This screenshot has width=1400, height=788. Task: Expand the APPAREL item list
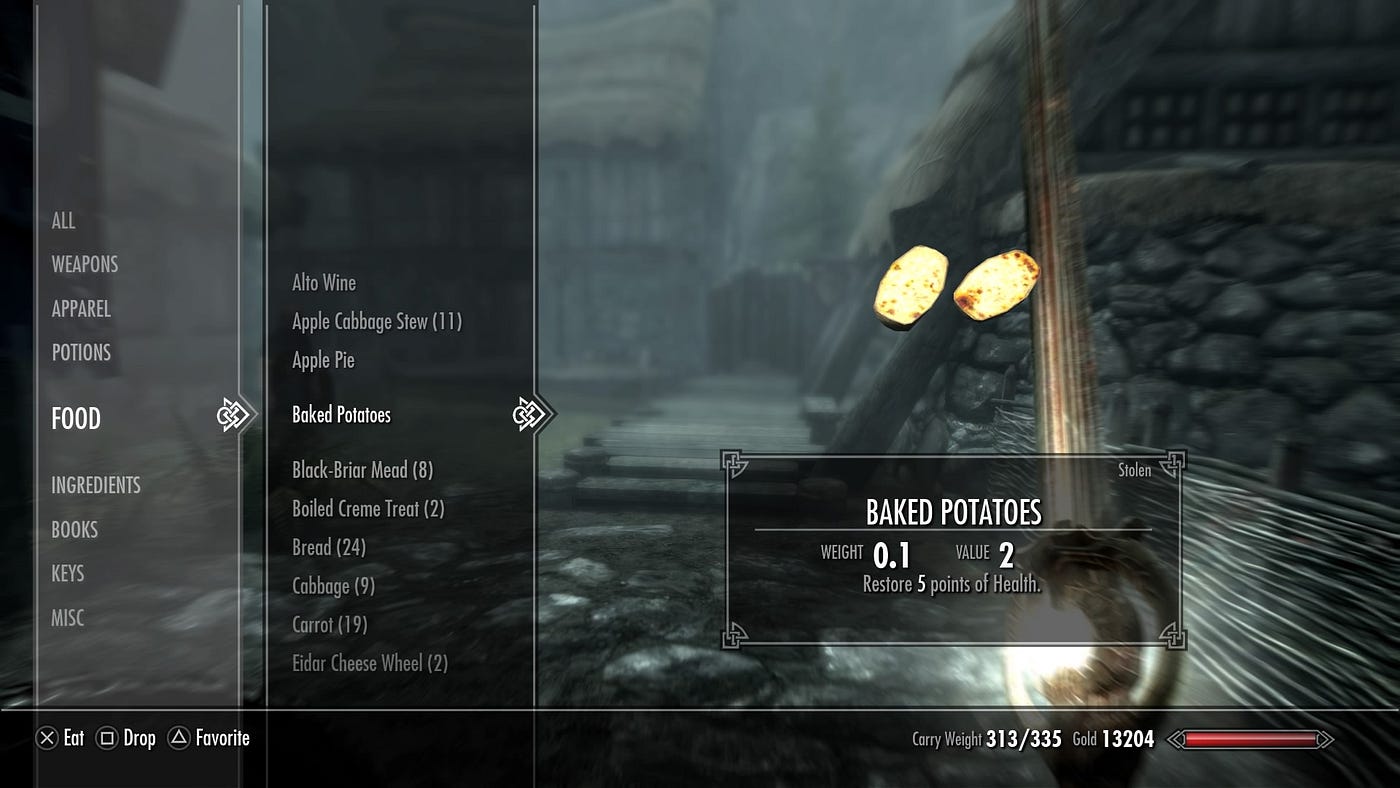[x=81, y=309]
